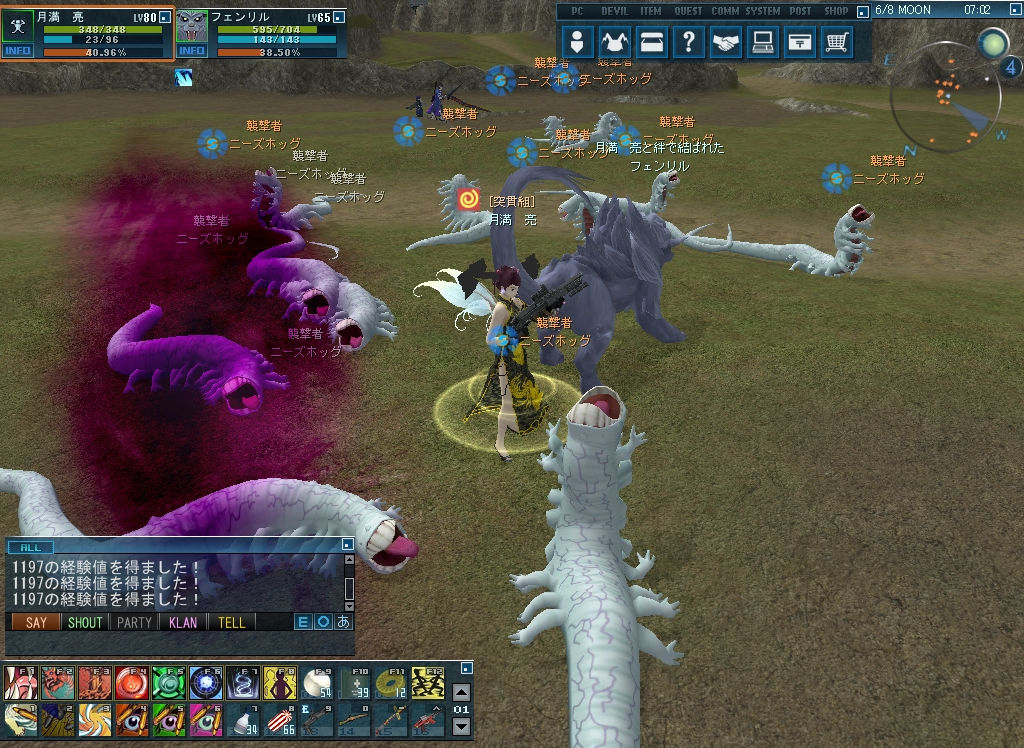Choose the SAY chat channel
1024x748 pixels.
pyautogui.click(x=36, y=622)
